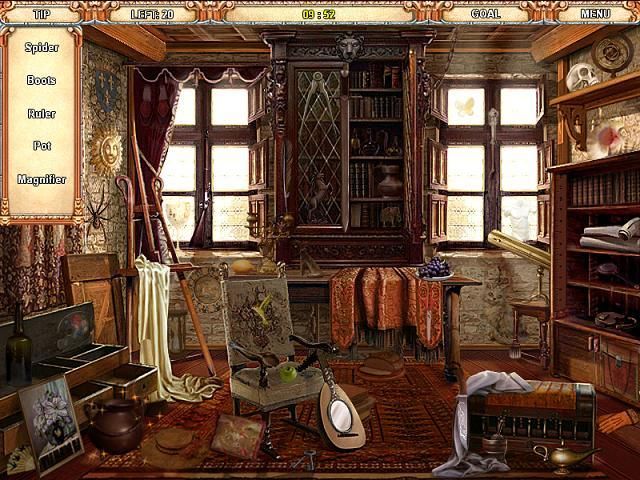Pick Magnifier from the item list
Screen dimensions: 640x480
(x=41, y=179)
